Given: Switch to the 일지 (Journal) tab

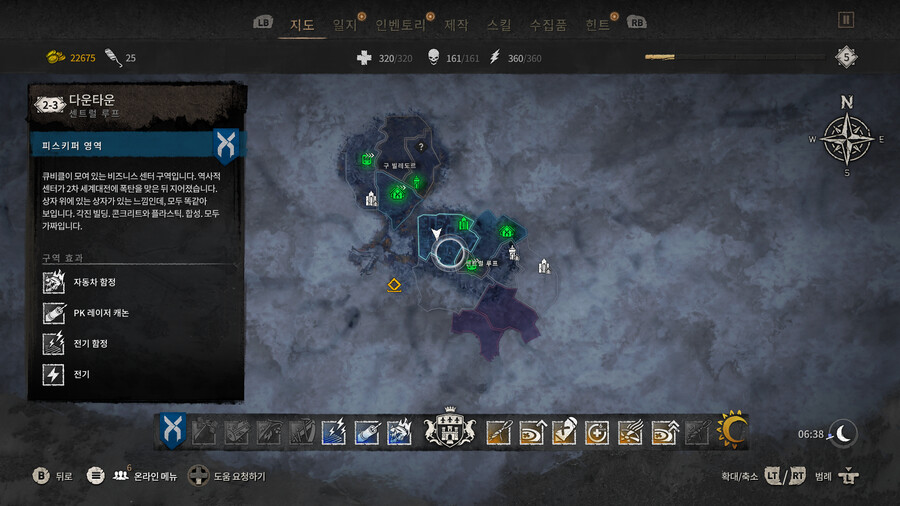Looking at the screenshot, I should (344, 23).
